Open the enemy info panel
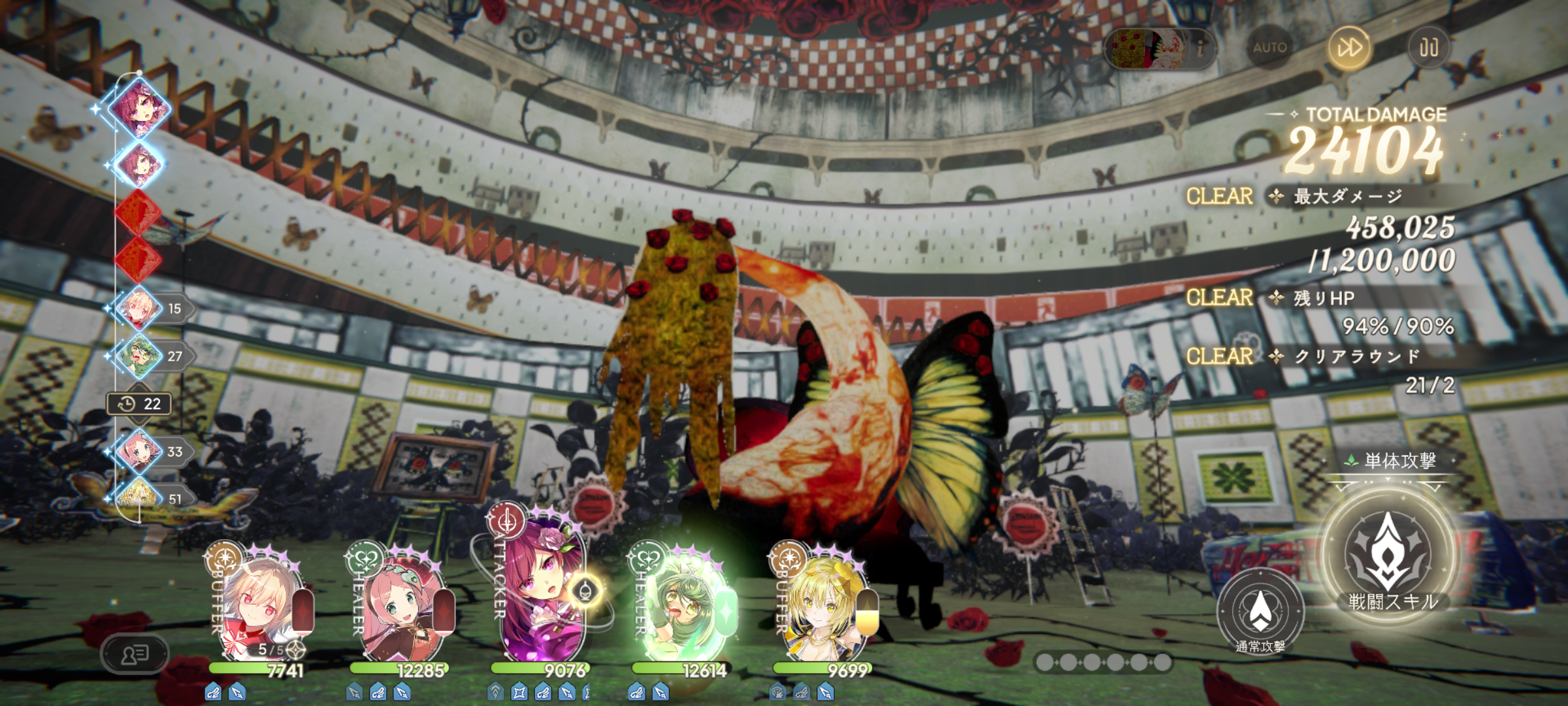Image resolution: width=1568 pixels, height=706 pixels. (x=1160, y=48)
